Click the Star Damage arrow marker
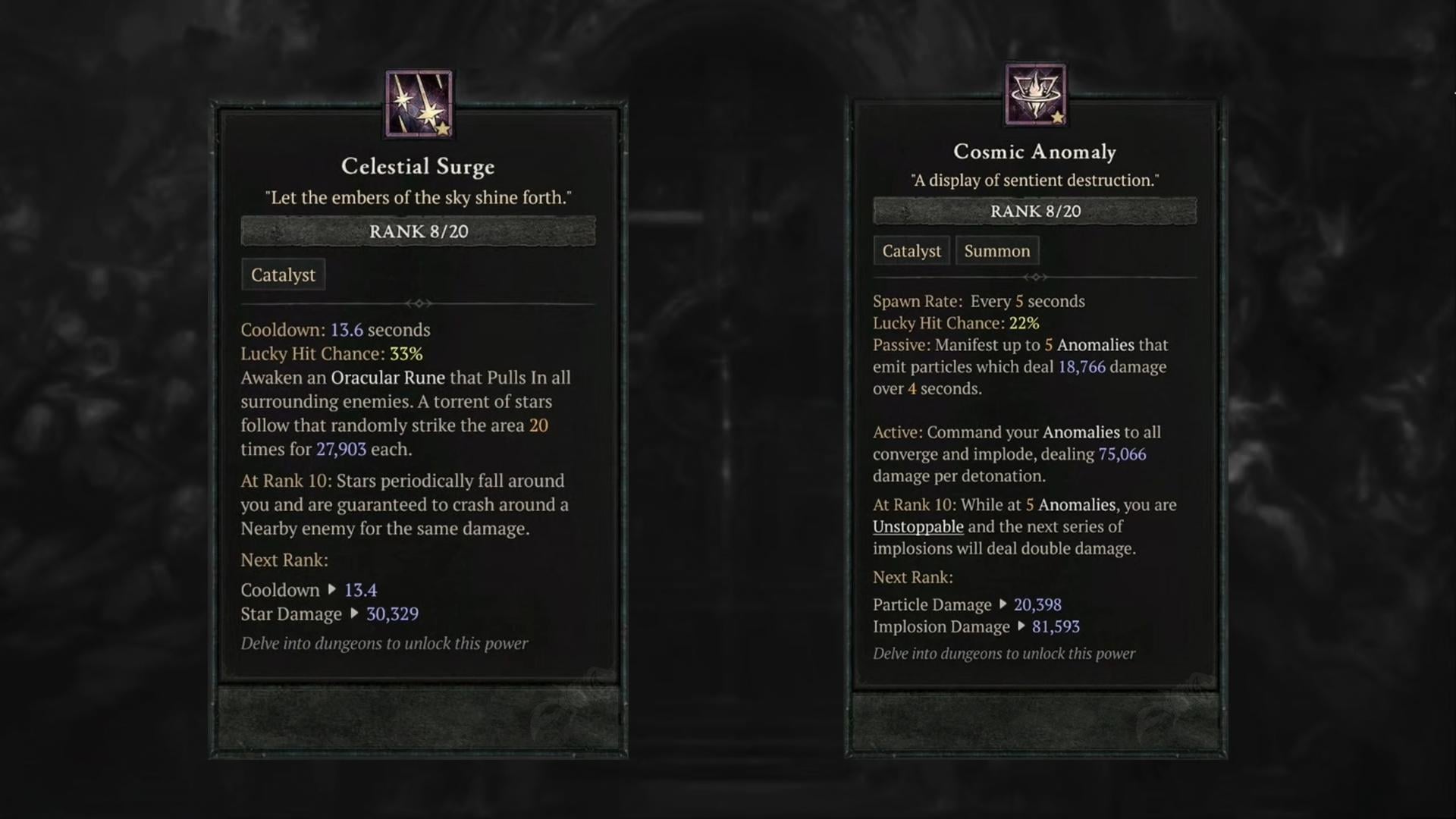Screen dimensions: 1456x819 point(355,614)
